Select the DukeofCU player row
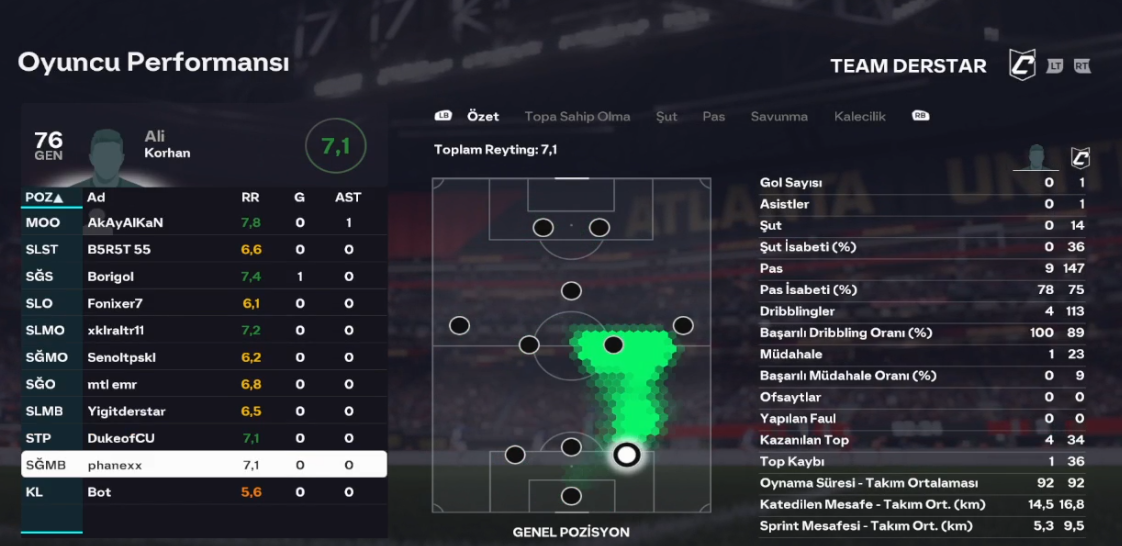1122x546 pixels. click(203, 438)
